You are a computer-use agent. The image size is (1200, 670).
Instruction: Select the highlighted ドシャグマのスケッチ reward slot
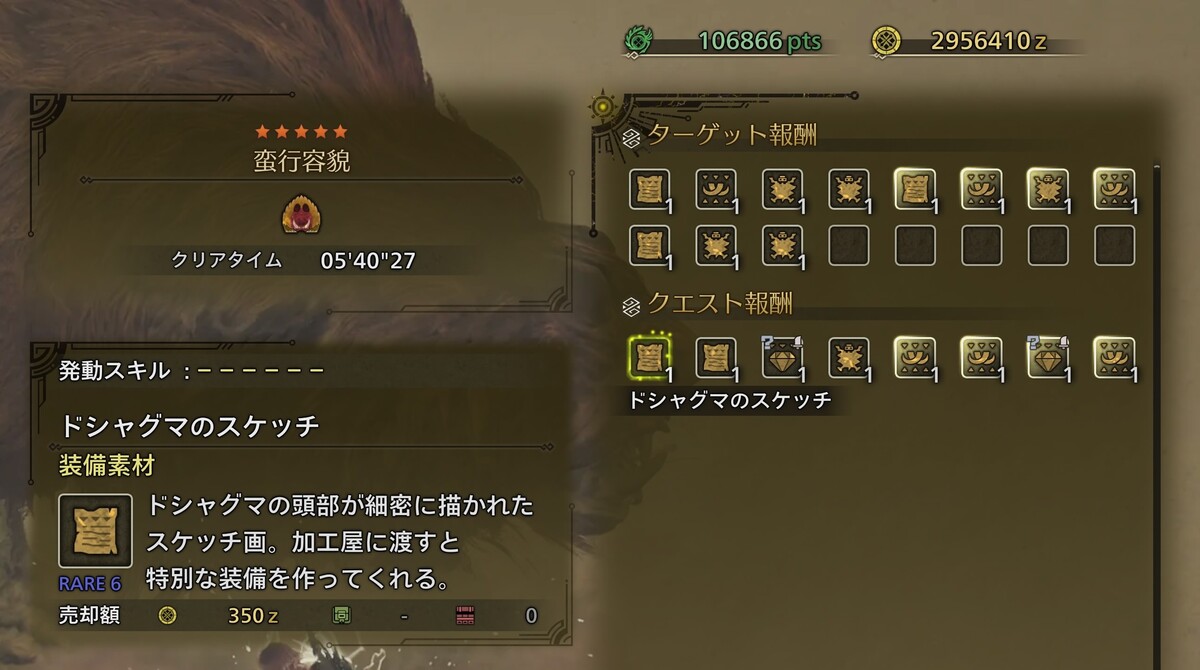(649, 357)
